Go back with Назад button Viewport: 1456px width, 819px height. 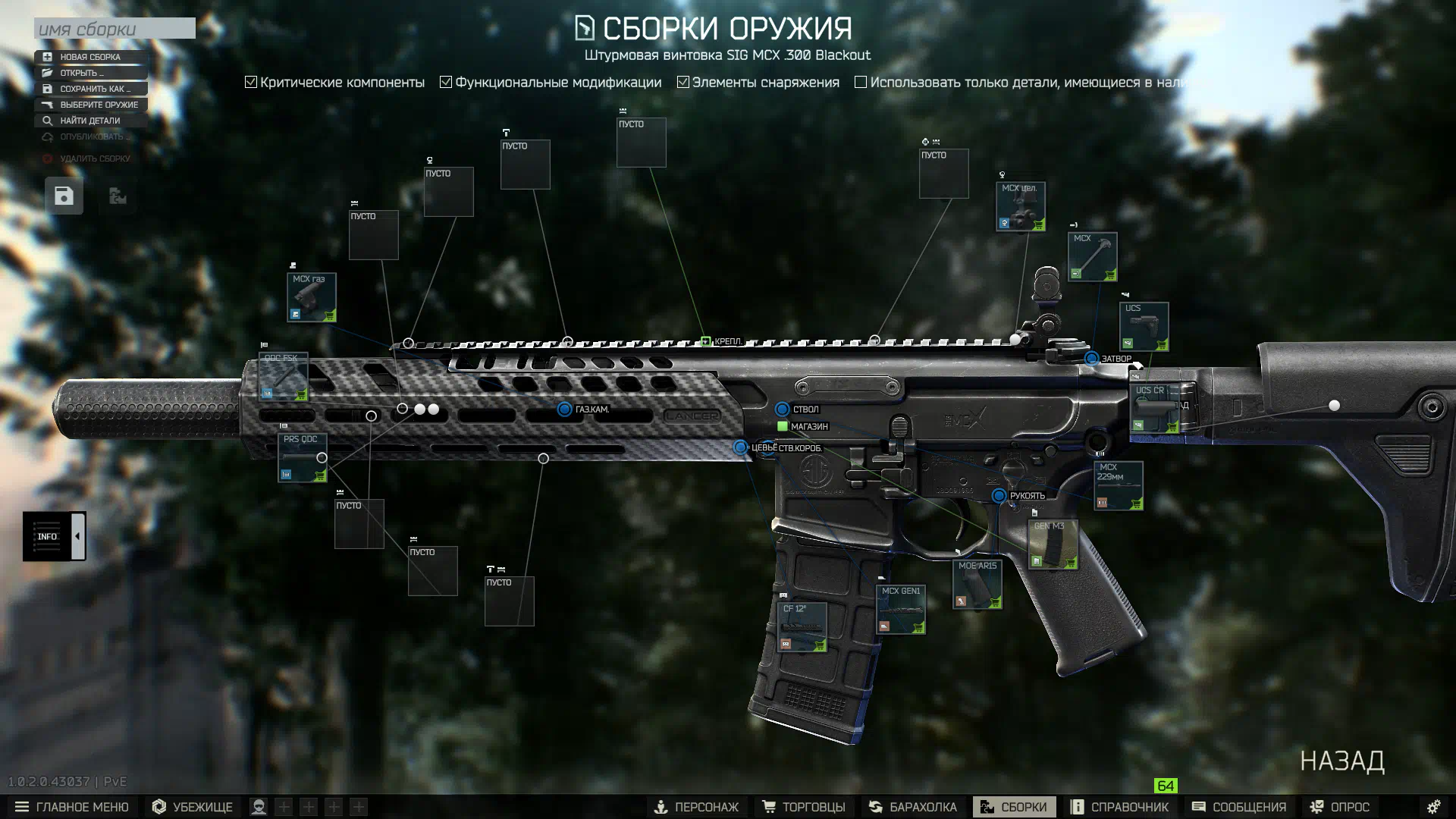pos(1342,761)
